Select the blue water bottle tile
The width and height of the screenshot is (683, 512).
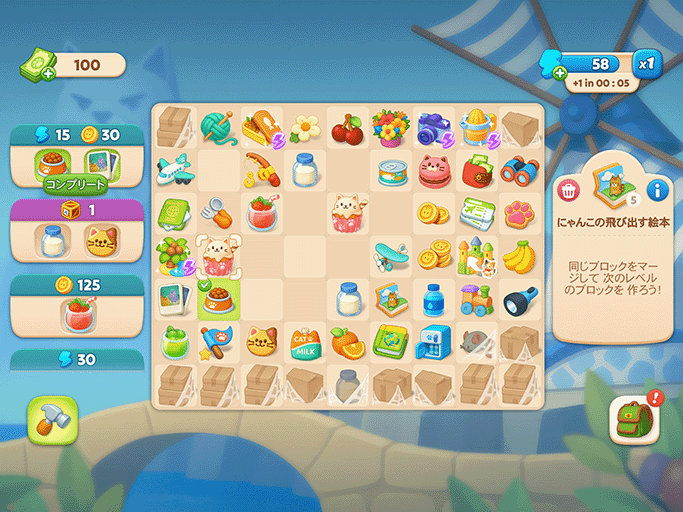(433, 299)
